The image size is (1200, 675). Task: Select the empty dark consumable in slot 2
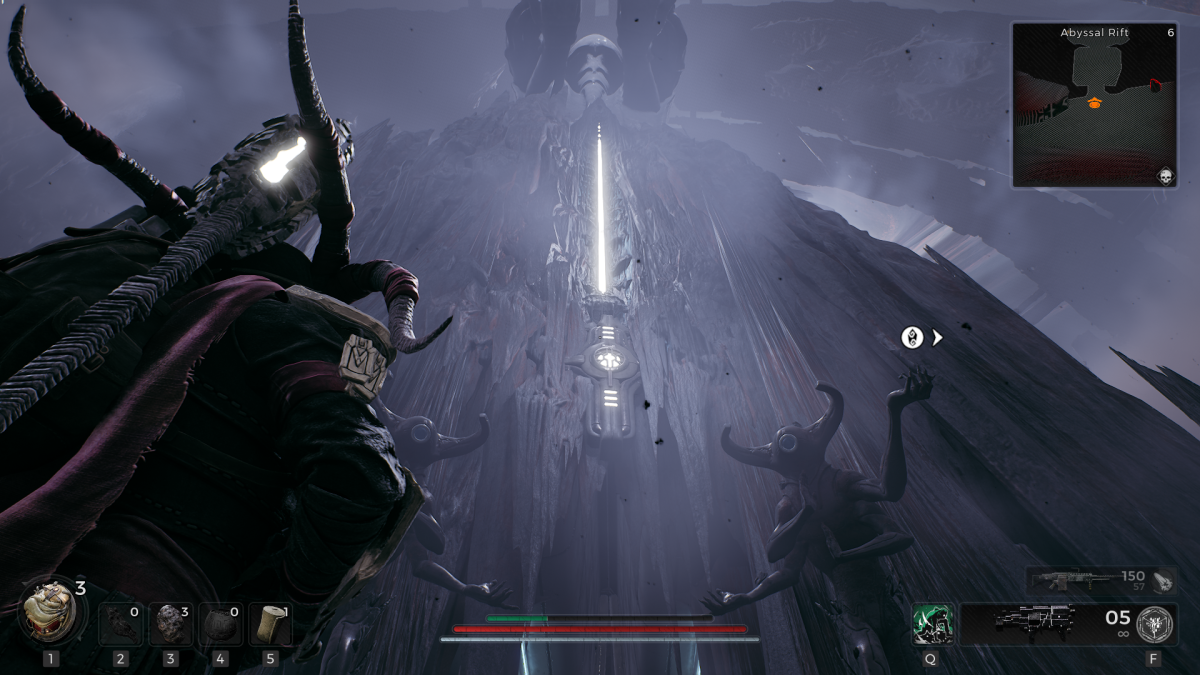(121, 623)
